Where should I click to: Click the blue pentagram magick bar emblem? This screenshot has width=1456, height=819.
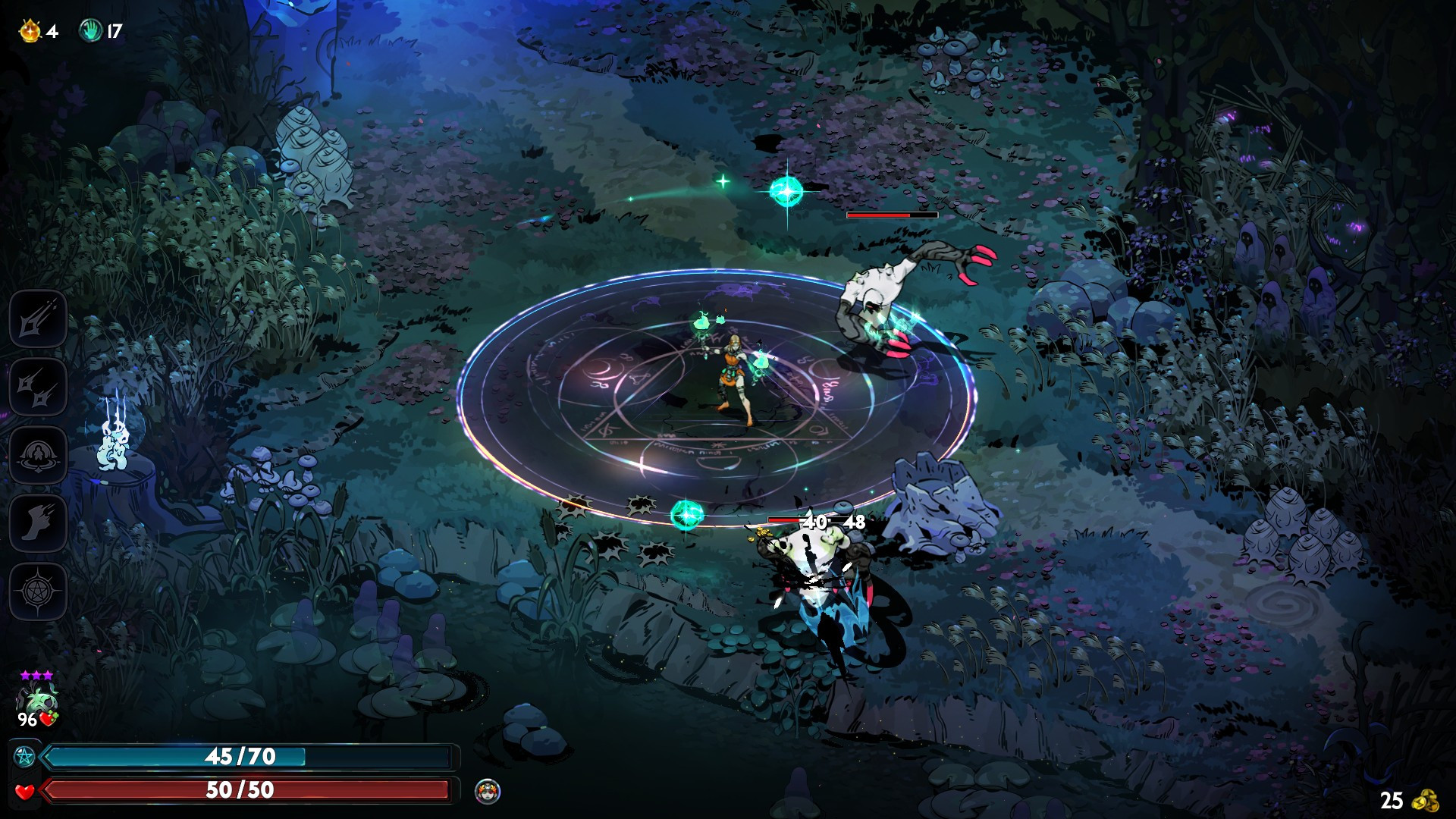pyautogui.click(x=25, y=756)
